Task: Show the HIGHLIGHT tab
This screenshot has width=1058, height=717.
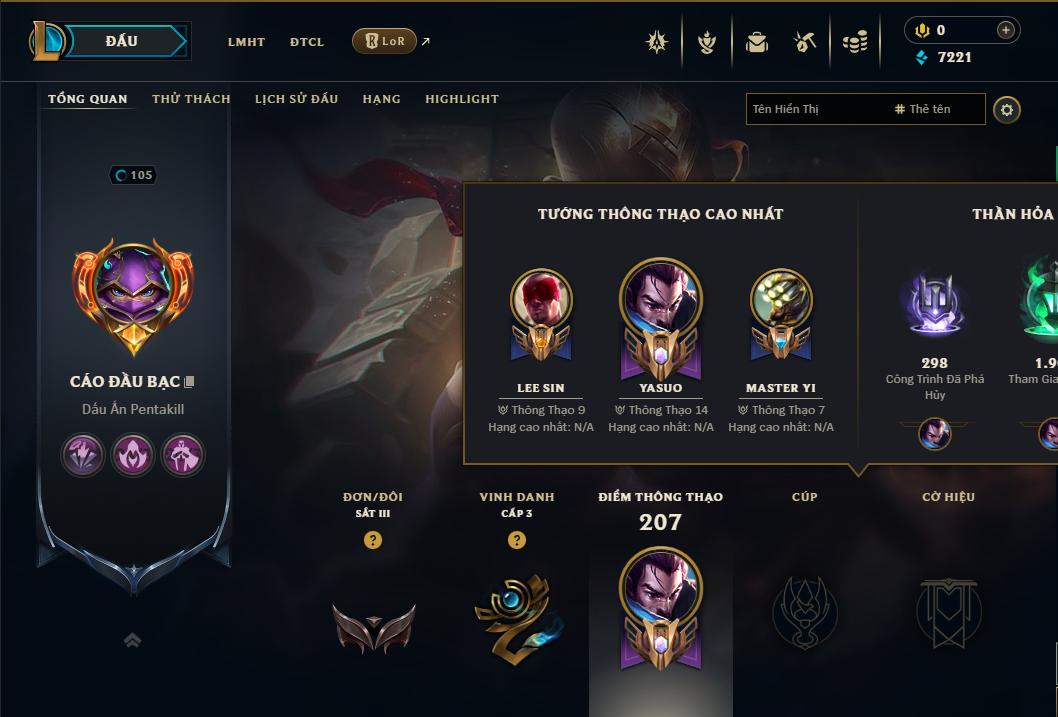Action: pos(461,99)
